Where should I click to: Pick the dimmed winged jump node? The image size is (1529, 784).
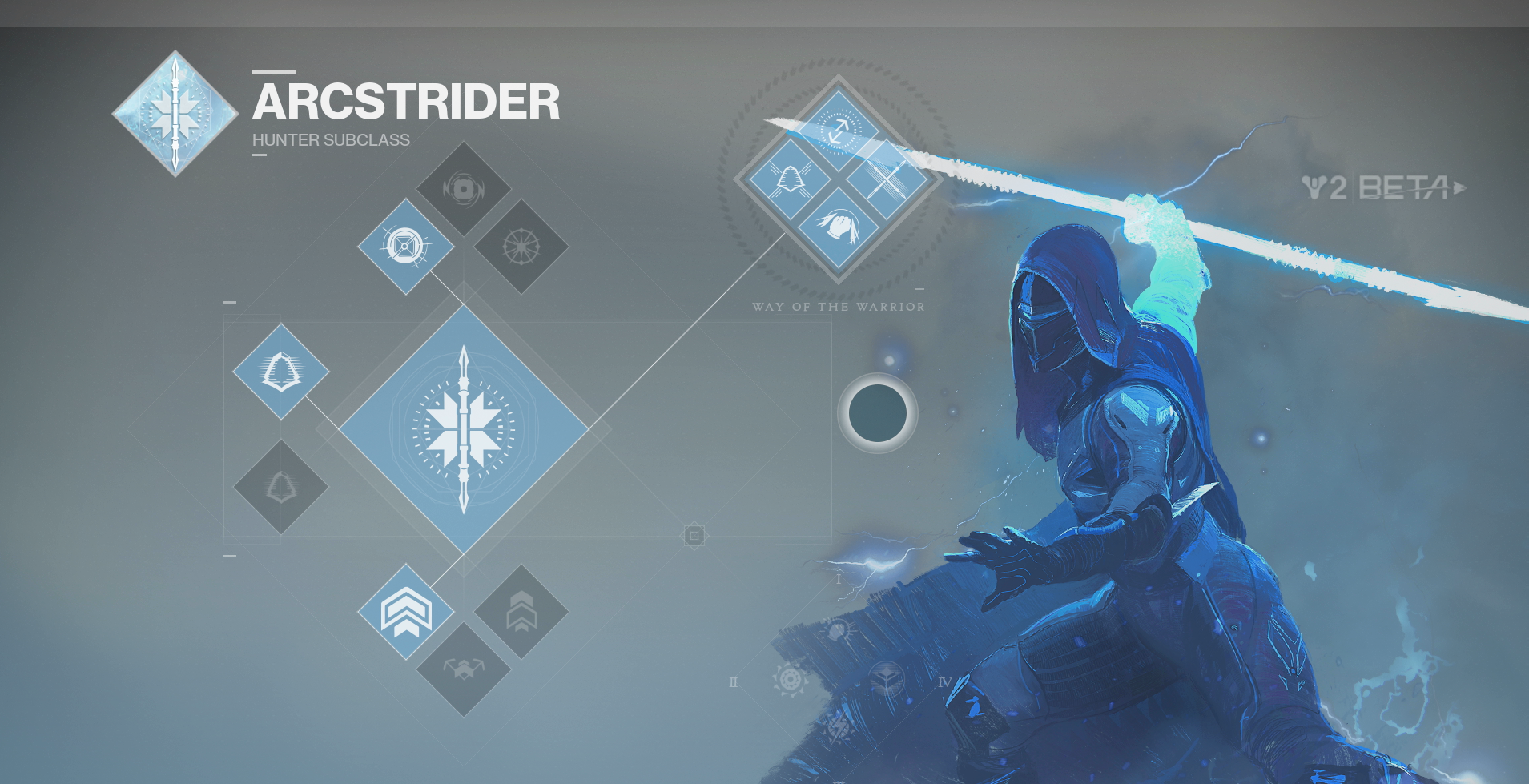463,669
